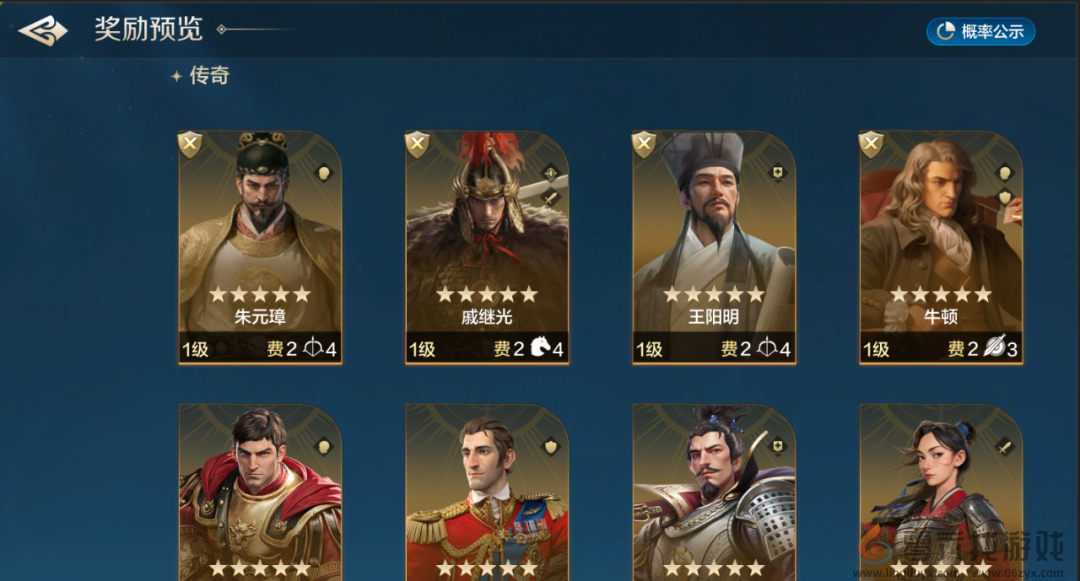Open the 概率公示 probability disclosure
1080x581 pixels.
pos(980,32)
